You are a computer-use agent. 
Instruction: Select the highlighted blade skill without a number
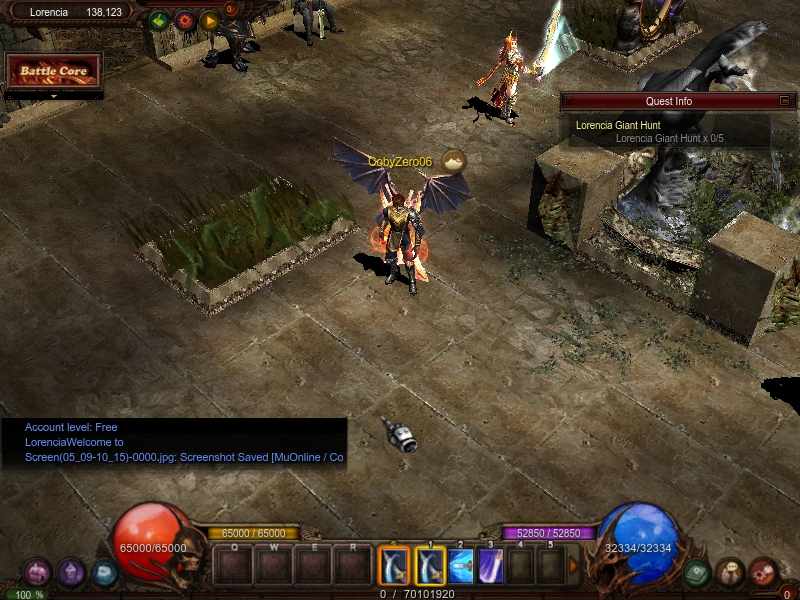pos(394,566)
